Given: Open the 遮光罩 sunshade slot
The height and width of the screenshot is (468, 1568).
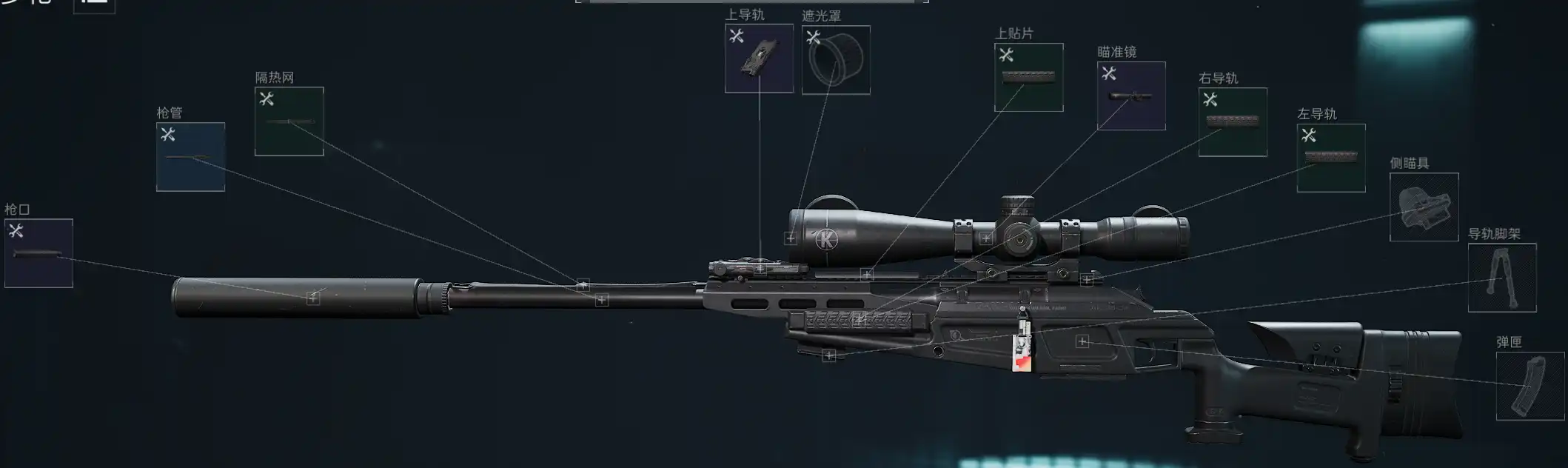Looking at the screenshot, I should click(x=836, y=60).
